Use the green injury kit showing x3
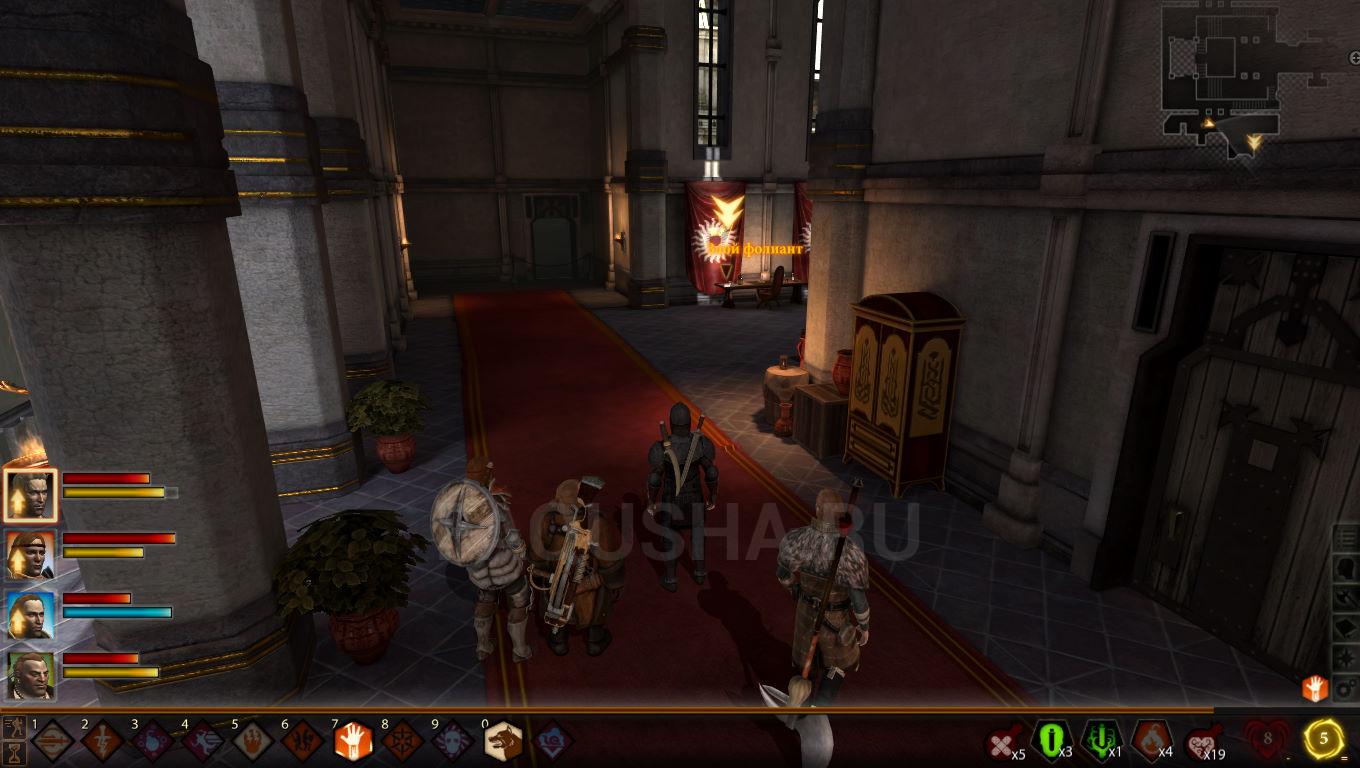This screenshot has width=1360, height=768. tap(1050, 738)
